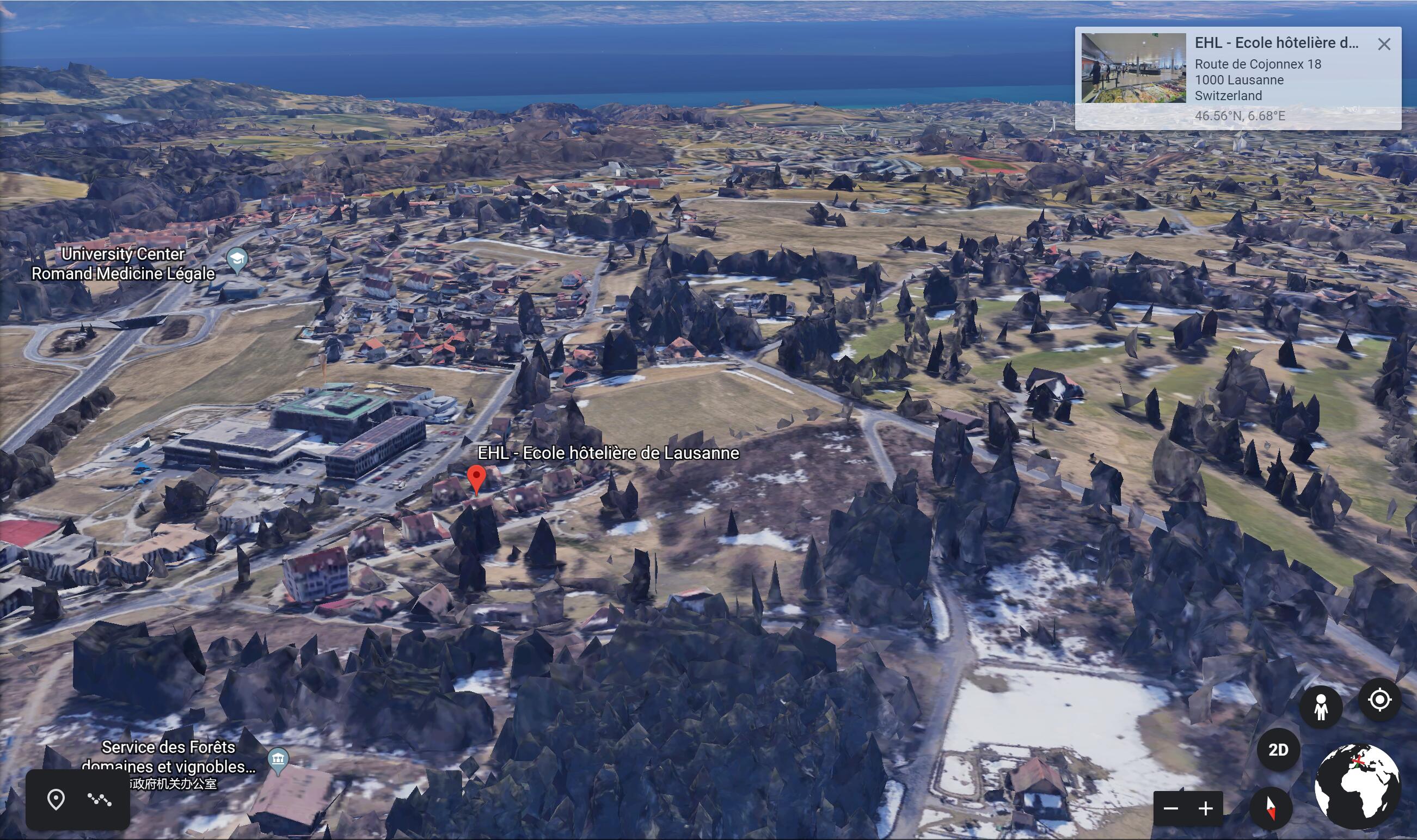Reset orientation using the compass

point(1271,808)
